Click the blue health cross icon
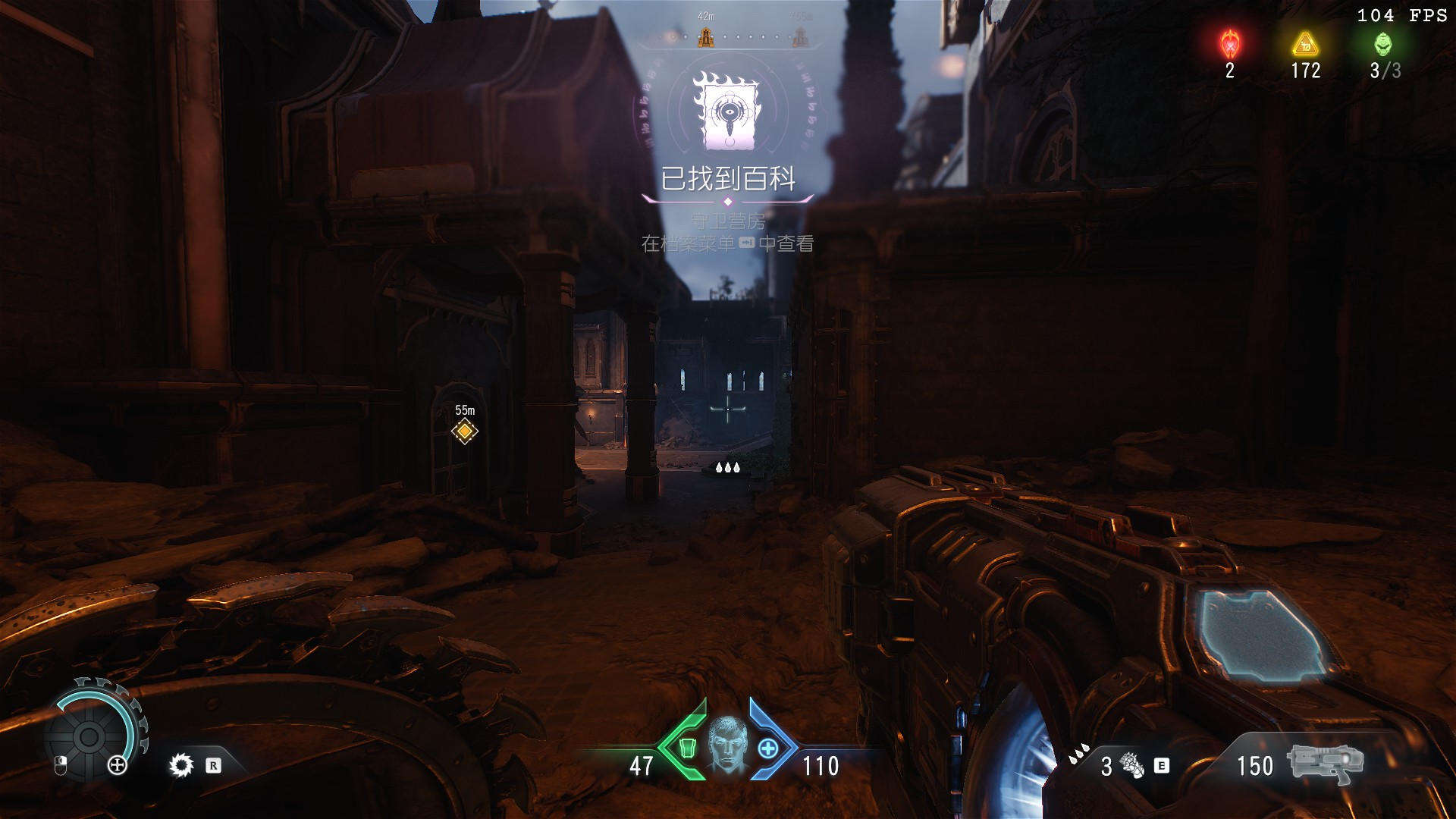Viewport: 1456px width, 819px height. [x=768, y=748]
